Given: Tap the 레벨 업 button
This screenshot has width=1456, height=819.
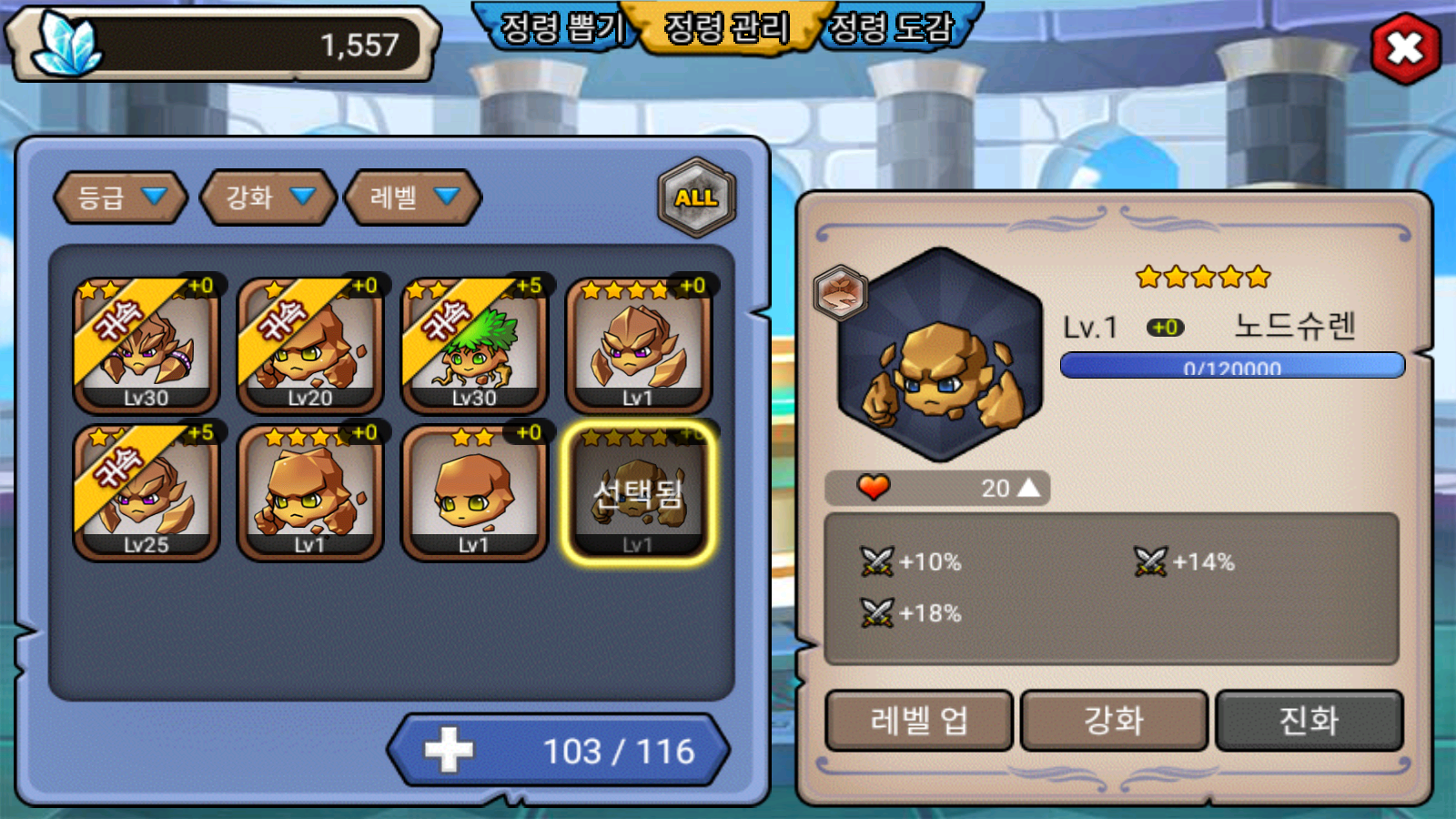Looking at the screenshot, I should pyautogui.click(x=919, y=721).
